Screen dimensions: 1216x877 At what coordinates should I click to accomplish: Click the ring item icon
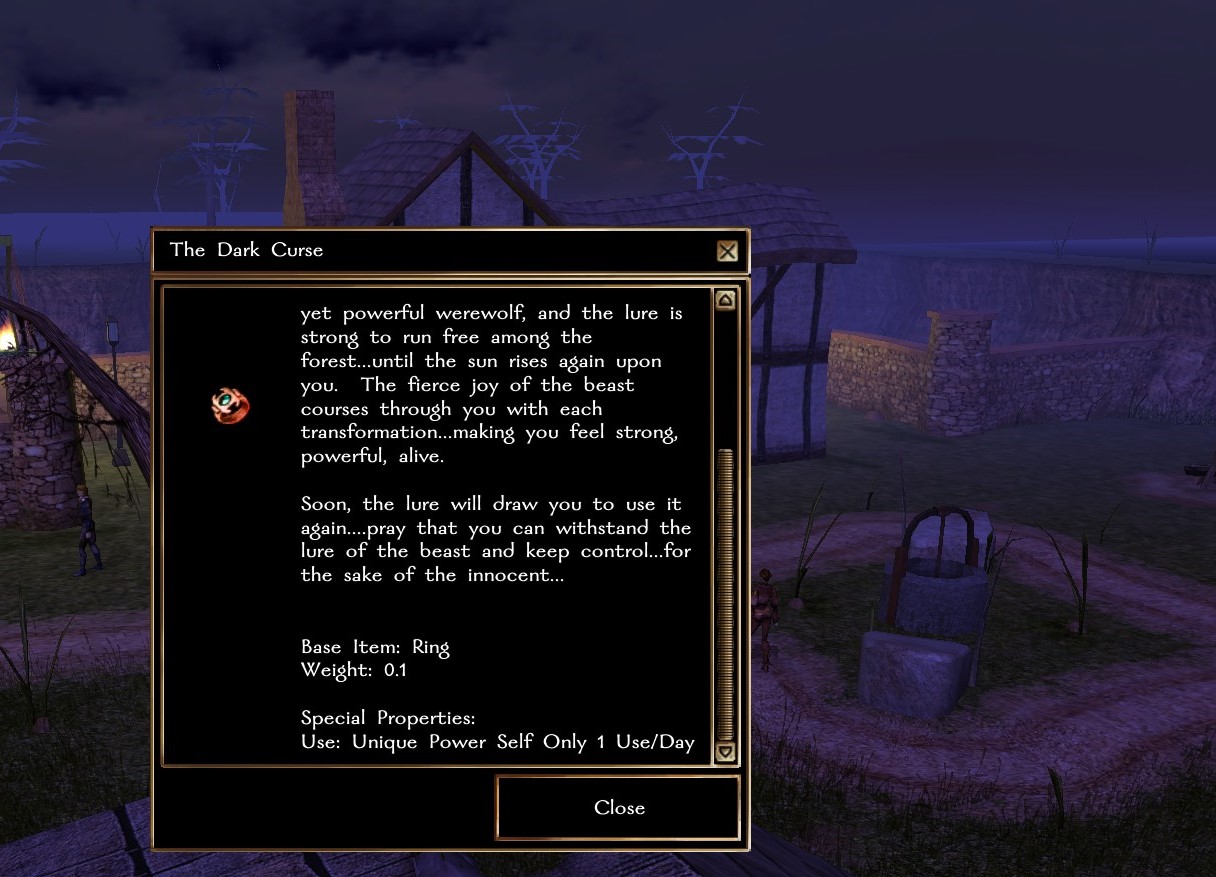click(x=230, y=405)
